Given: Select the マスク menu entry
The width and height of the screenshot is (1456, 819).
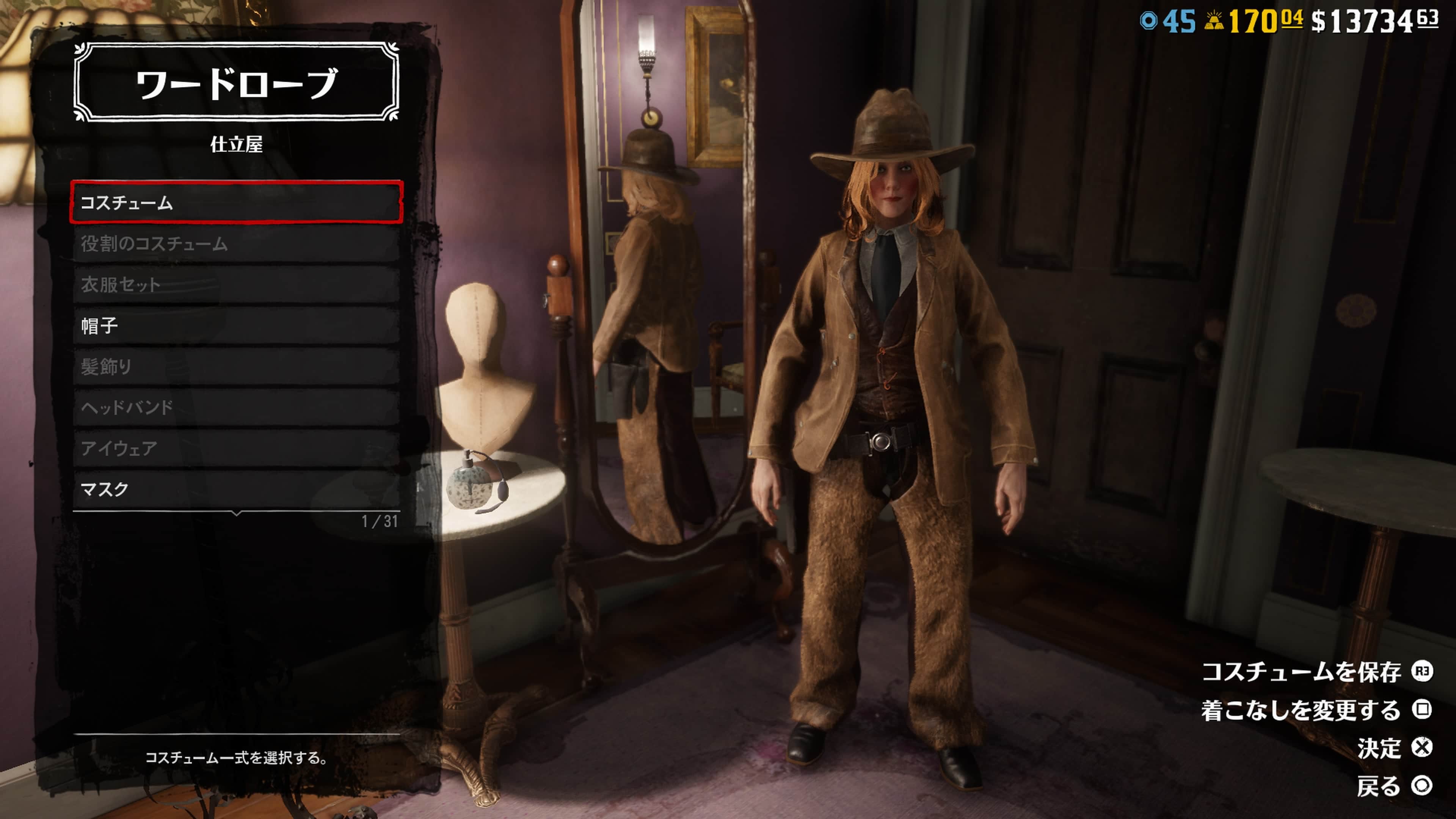Looking at the screenshot, I should 236,489.
